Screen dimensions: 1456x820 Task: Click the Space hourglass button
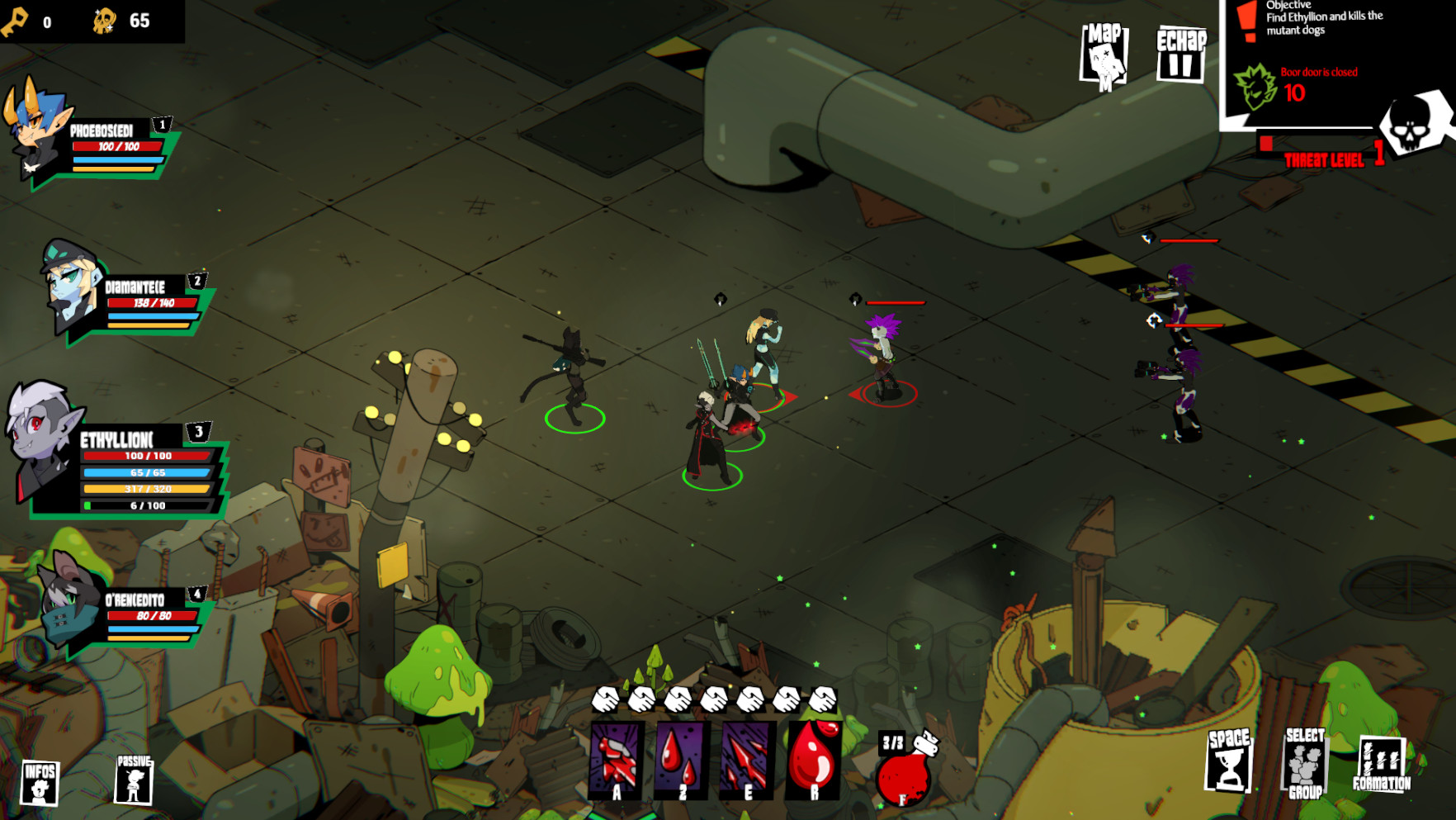click(x=1229, y=761)
